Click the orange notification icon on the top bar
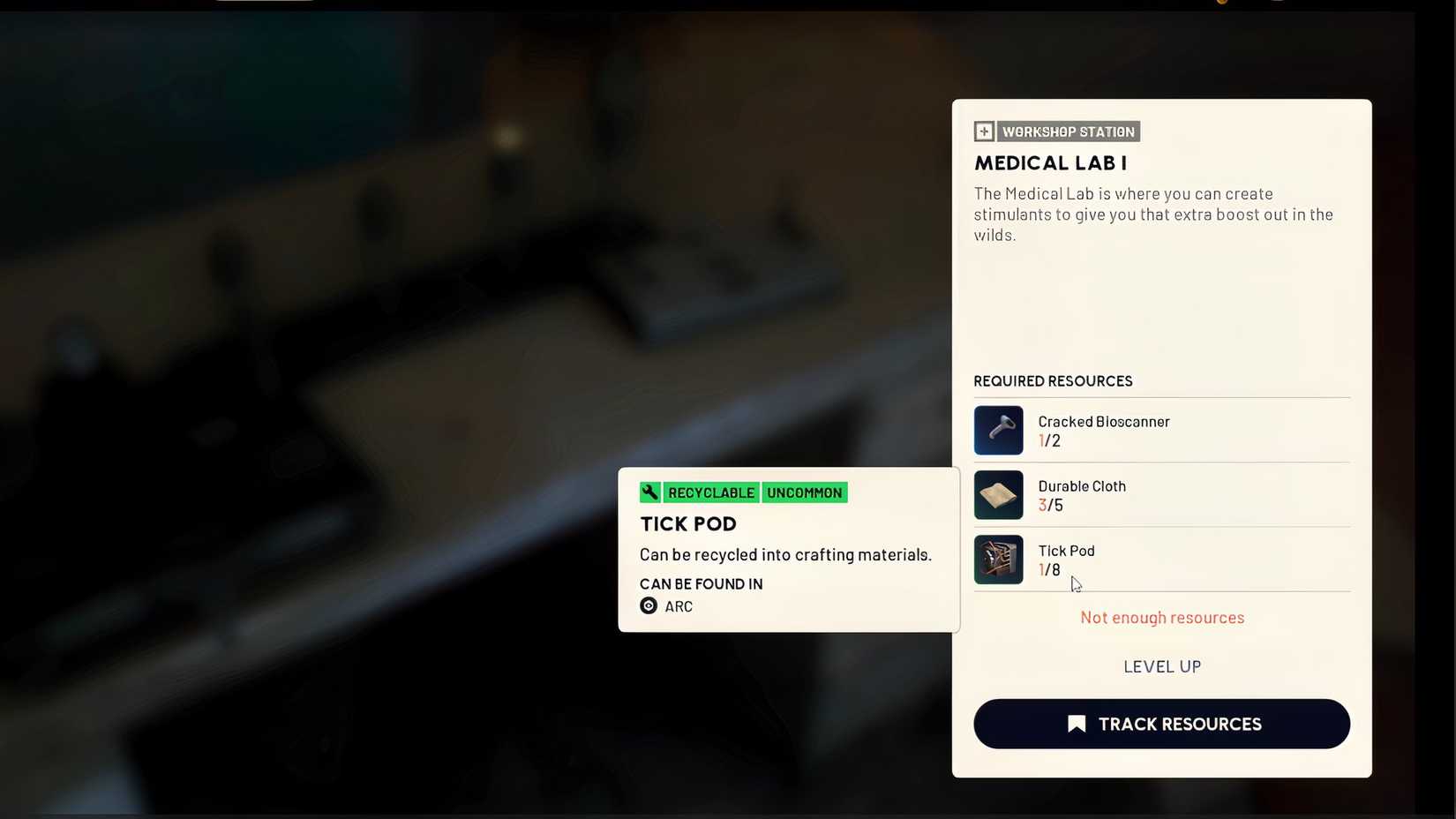The image size is (1456, 819). pos(1222,3)
